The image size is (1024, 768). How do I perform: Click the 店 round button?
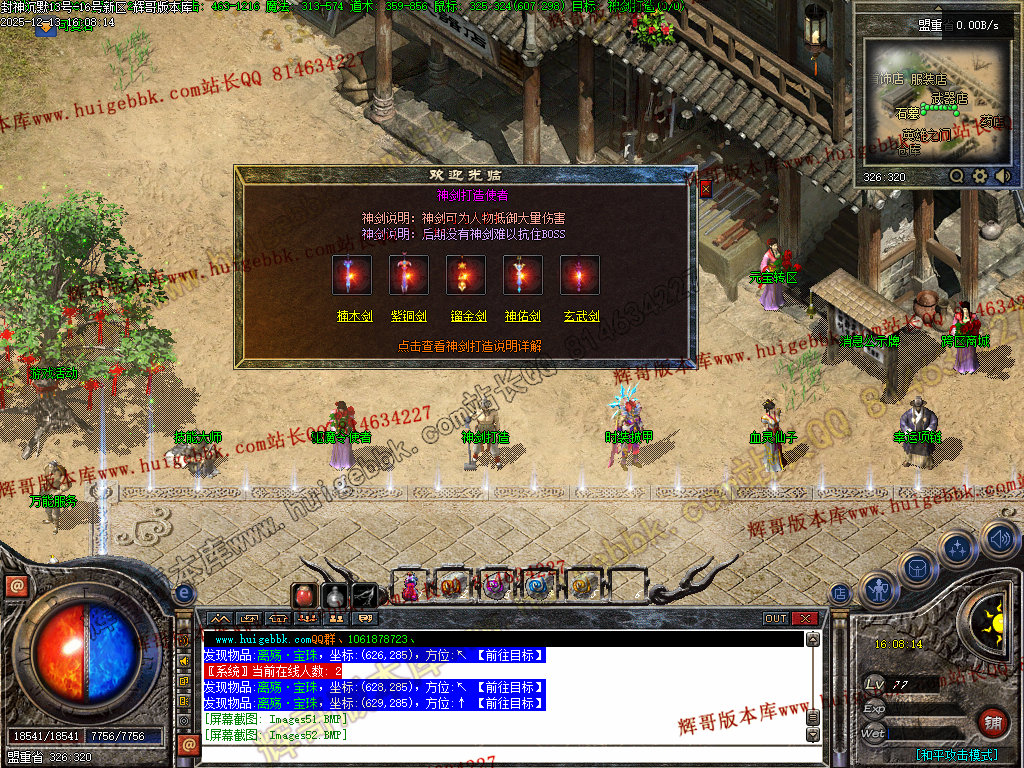(x=840, y=594)
